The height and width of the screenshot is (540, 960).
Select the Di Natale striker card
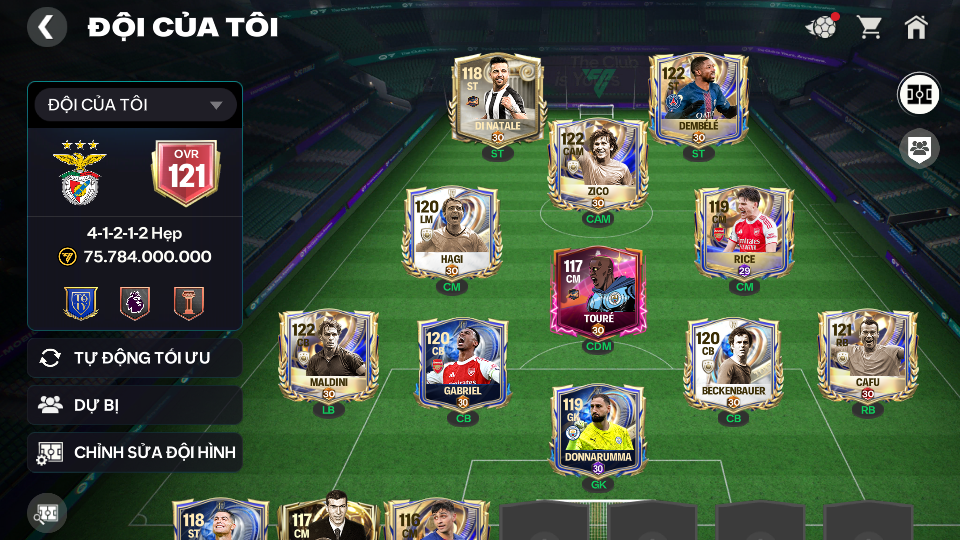click(x=498, y=102)
